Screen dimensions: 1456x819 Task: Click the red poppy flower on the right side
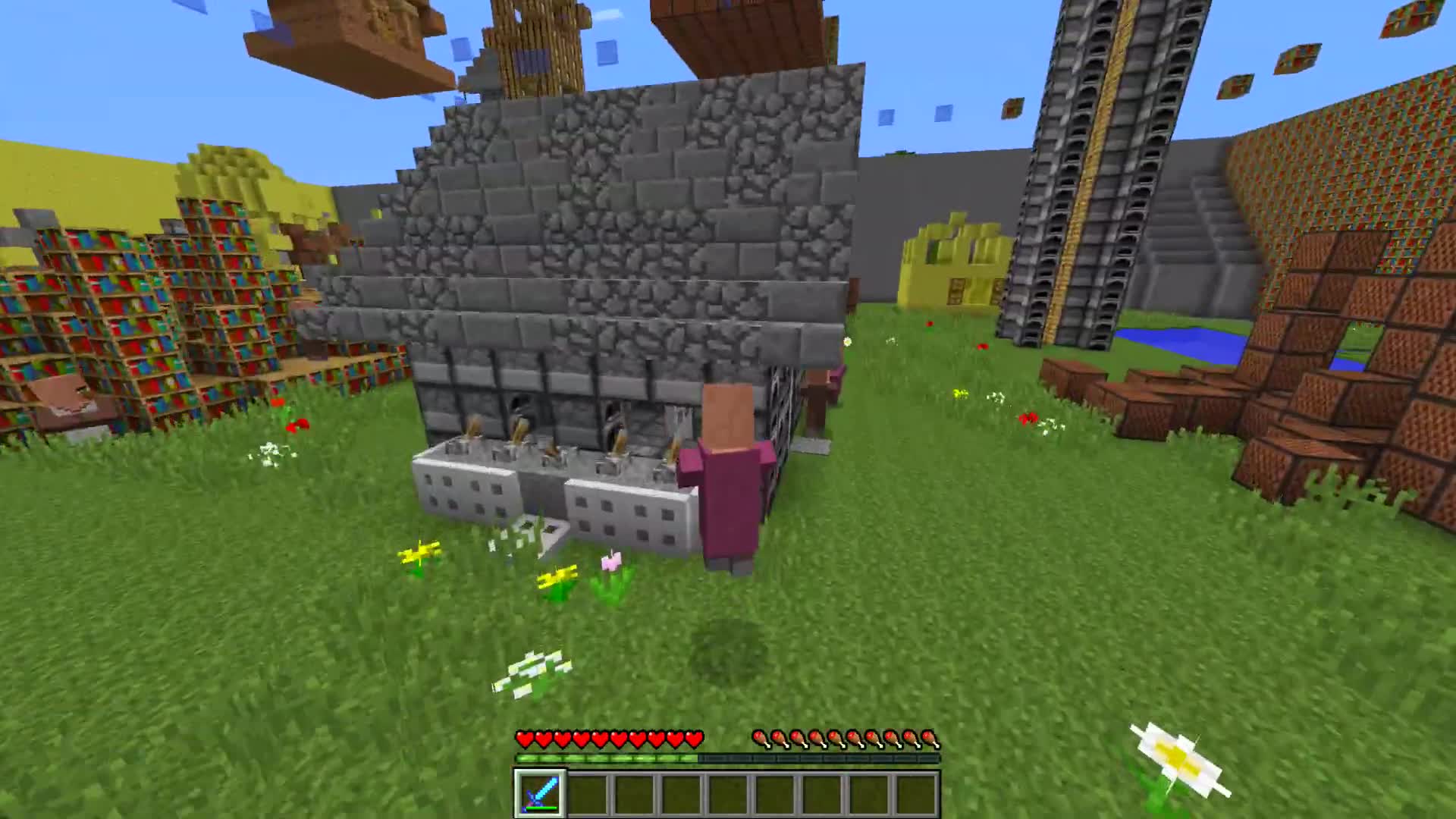[1029, 419]
